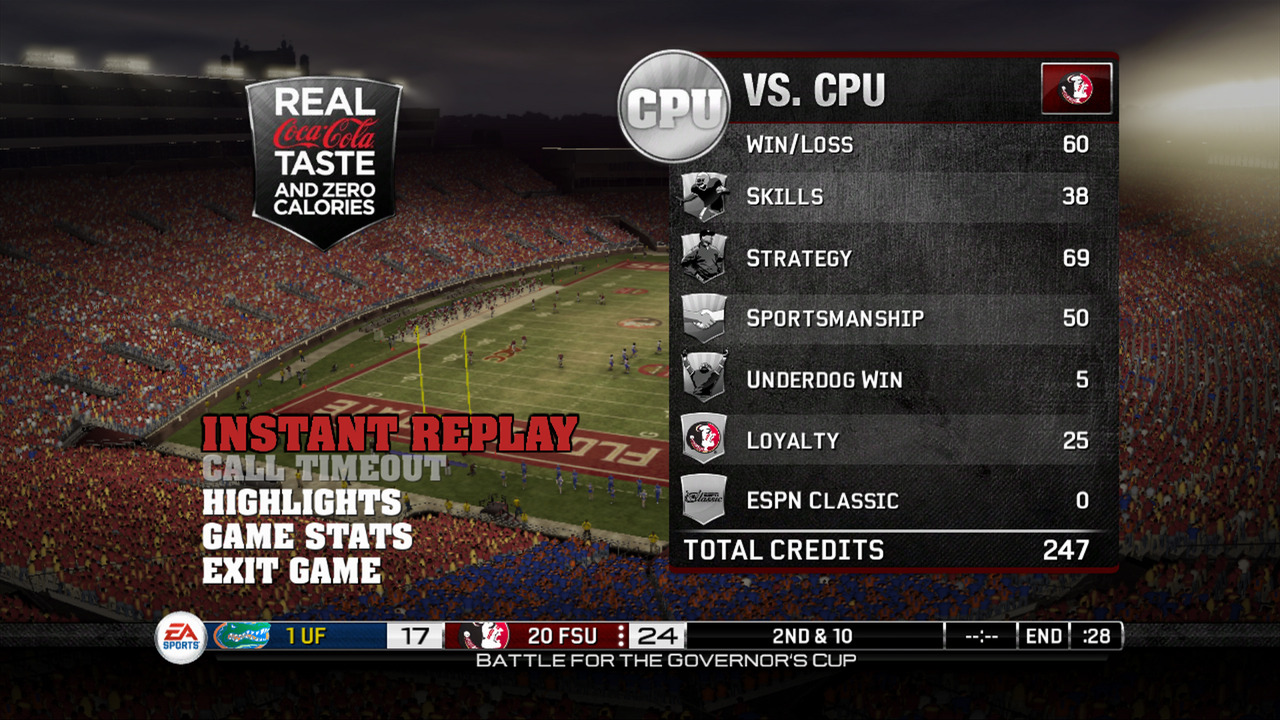
Task: Open the Highlights menu entry
Action: click(302, 502)
